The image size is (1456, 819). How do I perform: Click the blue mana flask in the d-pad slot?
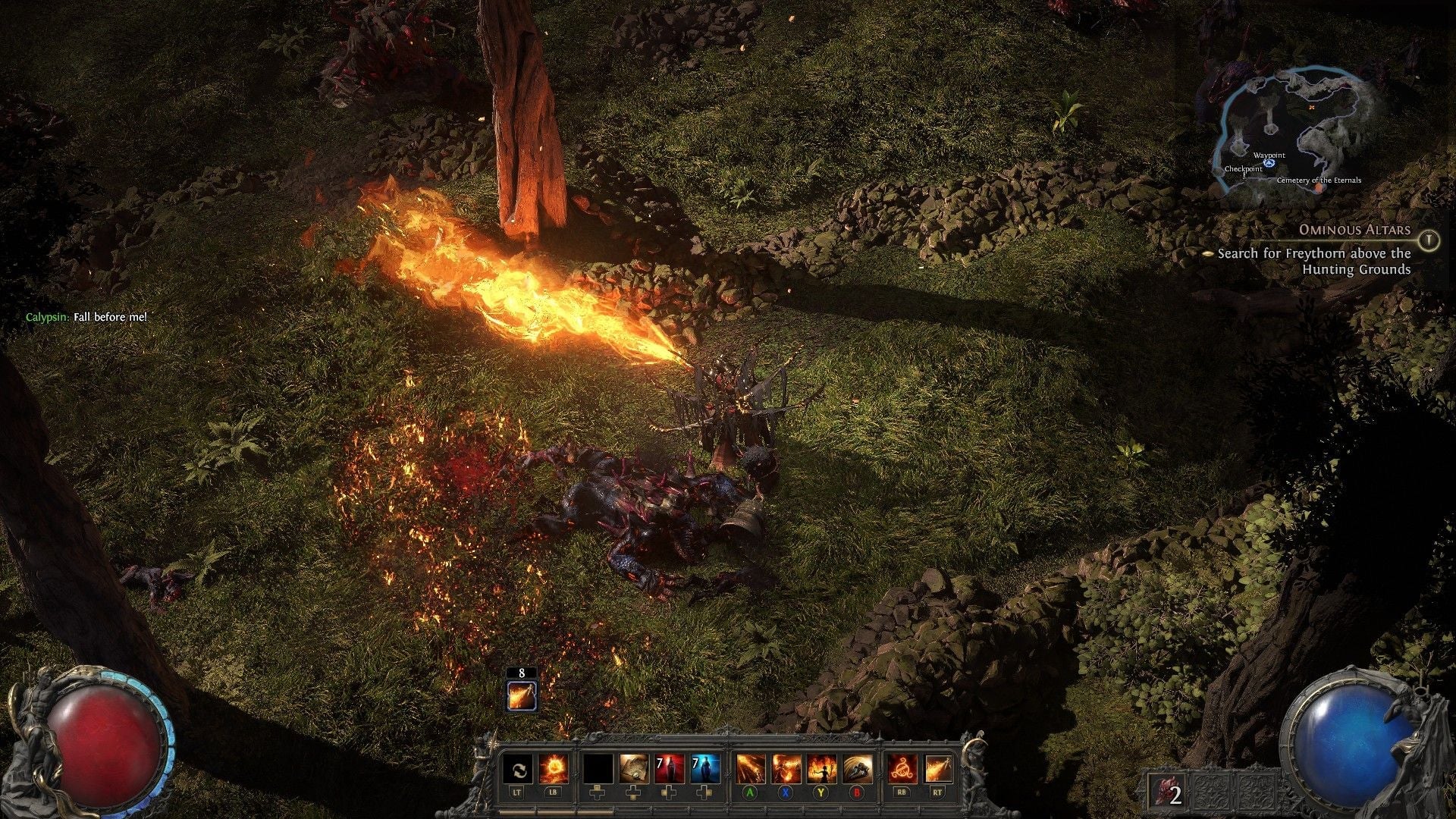(704, 769)
